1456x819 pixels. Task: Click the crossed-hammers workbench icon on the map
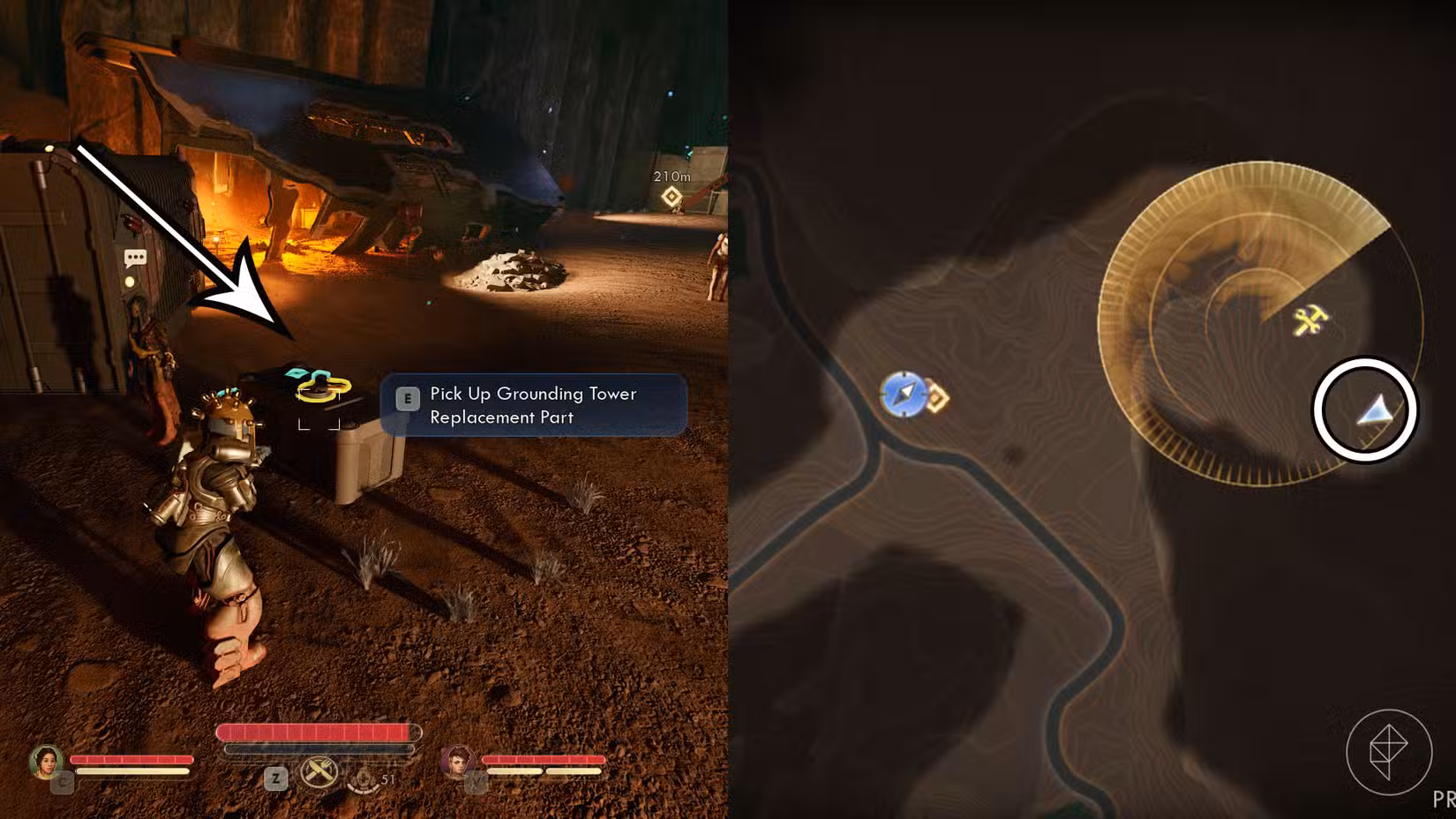[1311, 319]
